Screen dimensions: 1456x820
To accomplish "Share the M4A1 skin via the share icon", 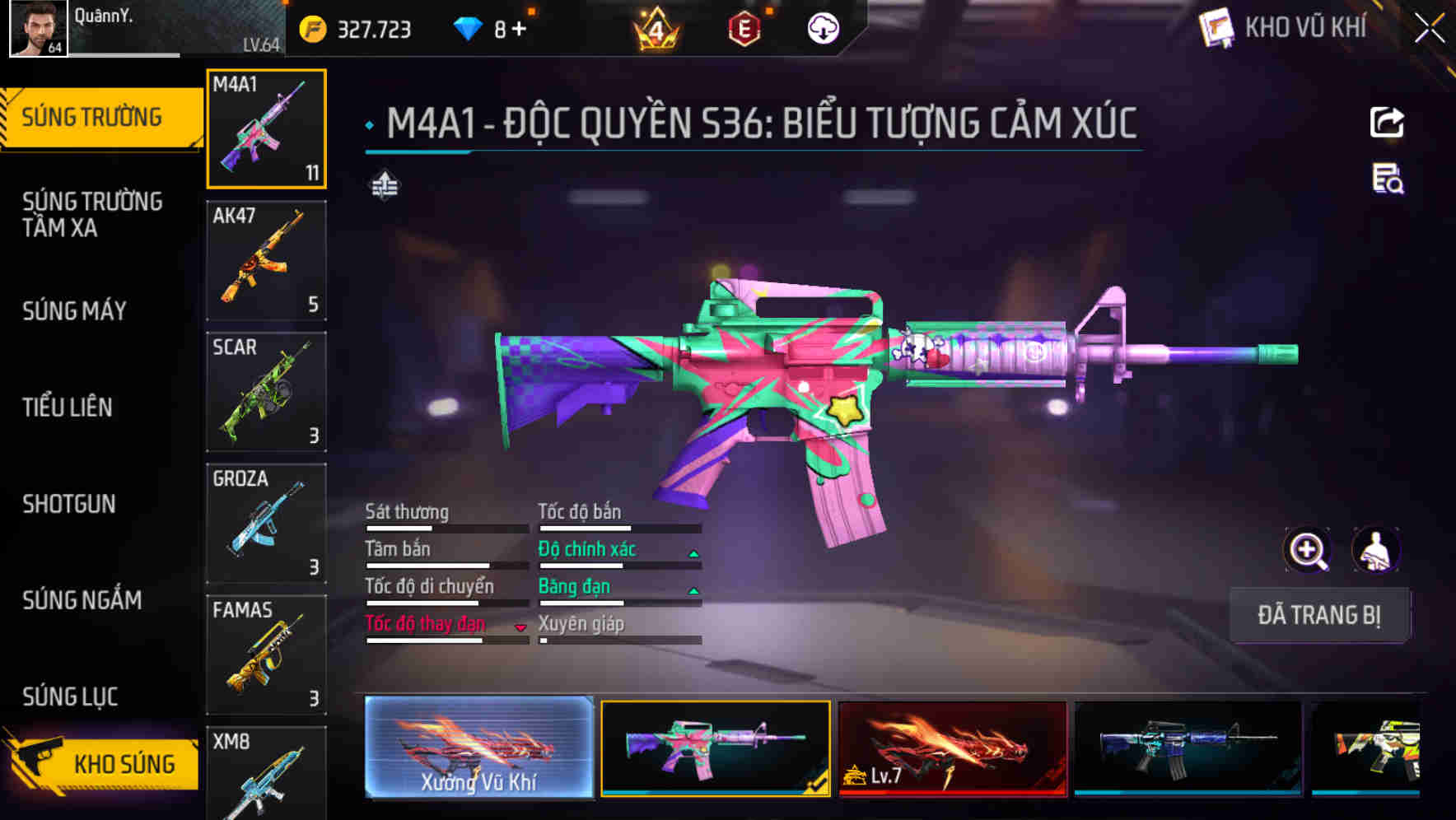I will 1387,122.
